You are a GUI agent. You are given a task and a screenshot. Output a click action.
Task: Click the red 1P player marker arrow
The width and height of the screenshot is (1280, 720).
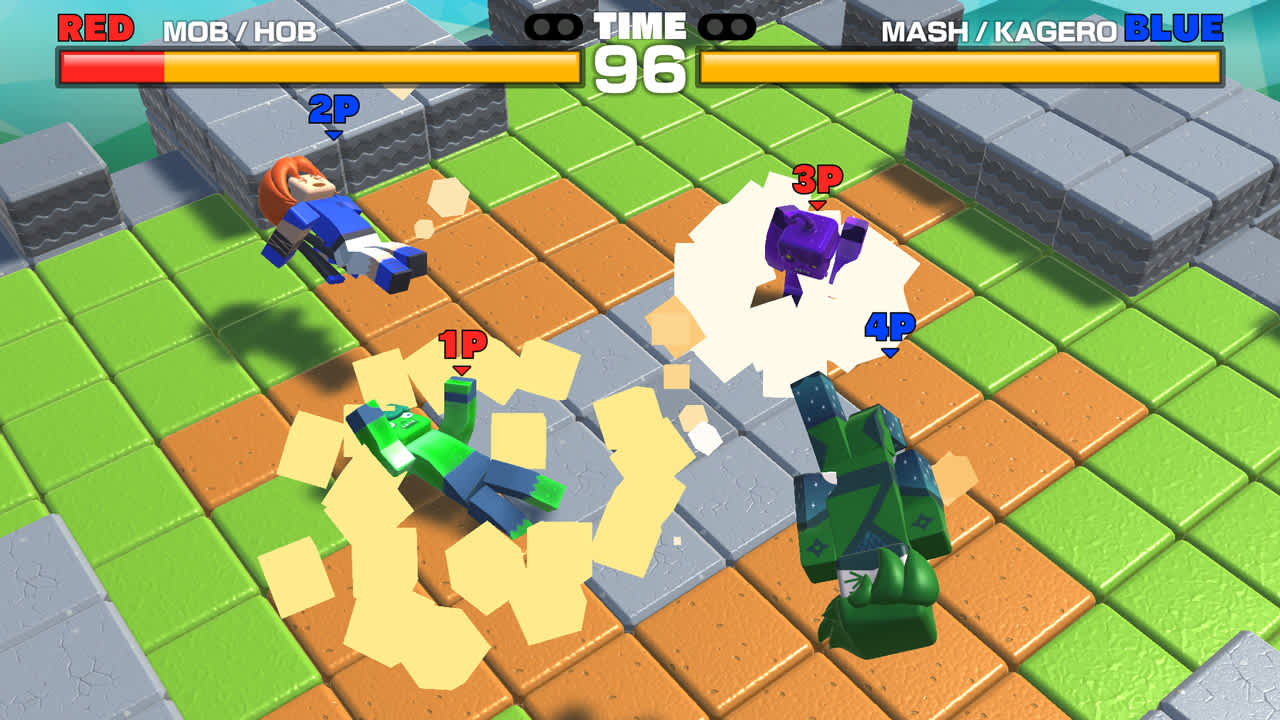click(x=461, y=368)
